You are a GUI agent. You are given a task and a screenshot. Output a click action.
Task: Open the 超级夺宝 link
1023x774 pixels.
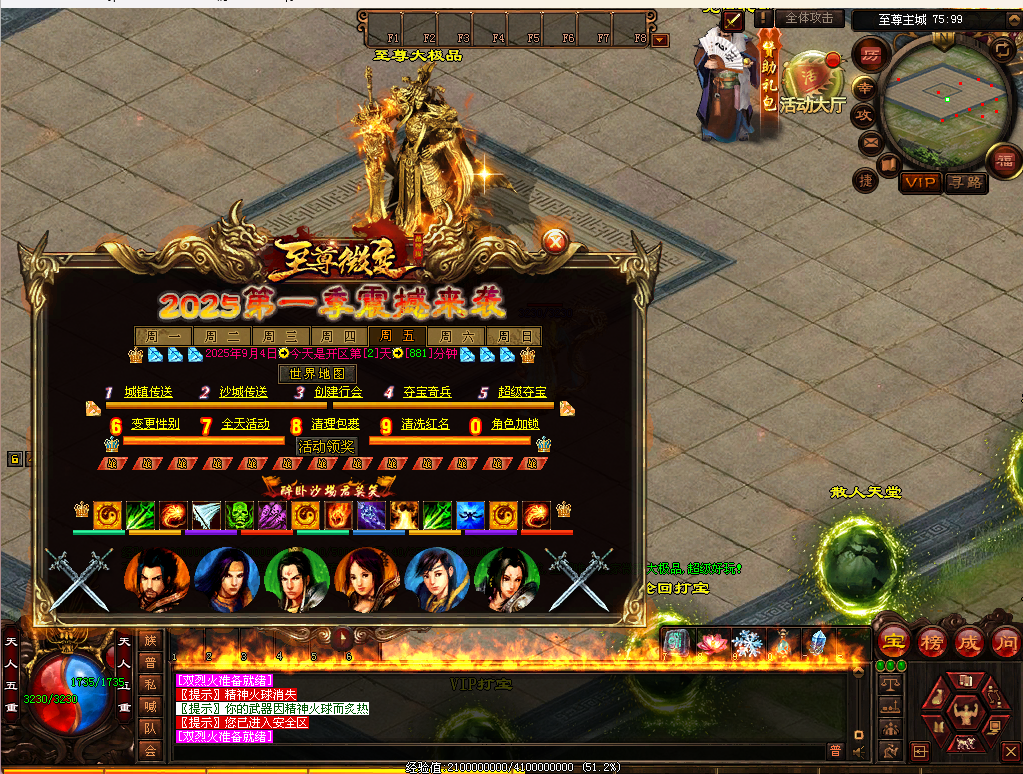tap(522, 392)
